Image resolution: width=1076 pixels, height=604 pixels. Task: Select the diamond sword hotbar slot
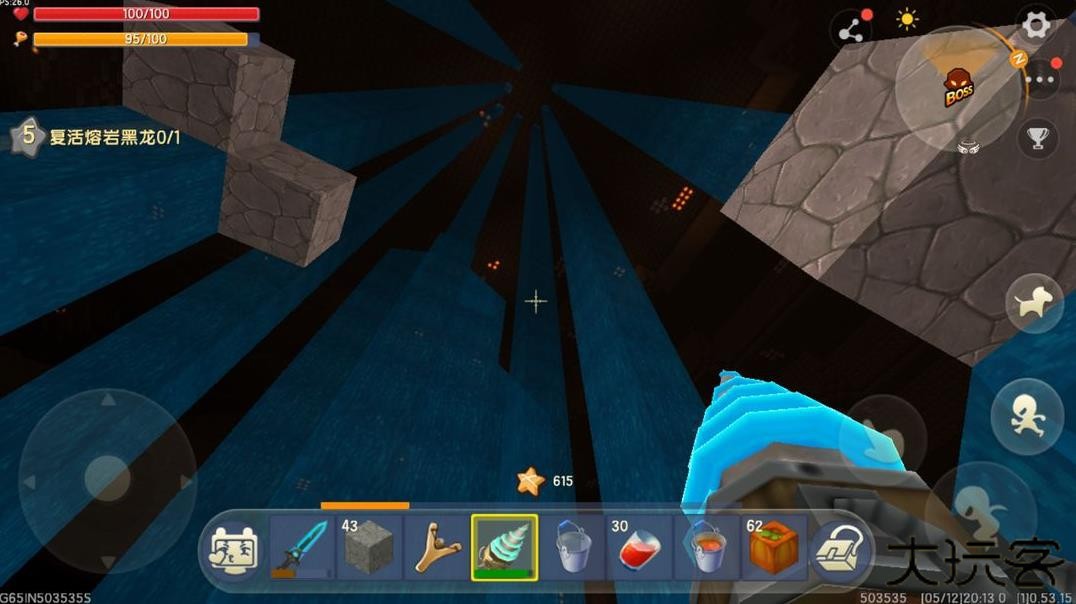point(302,547)
